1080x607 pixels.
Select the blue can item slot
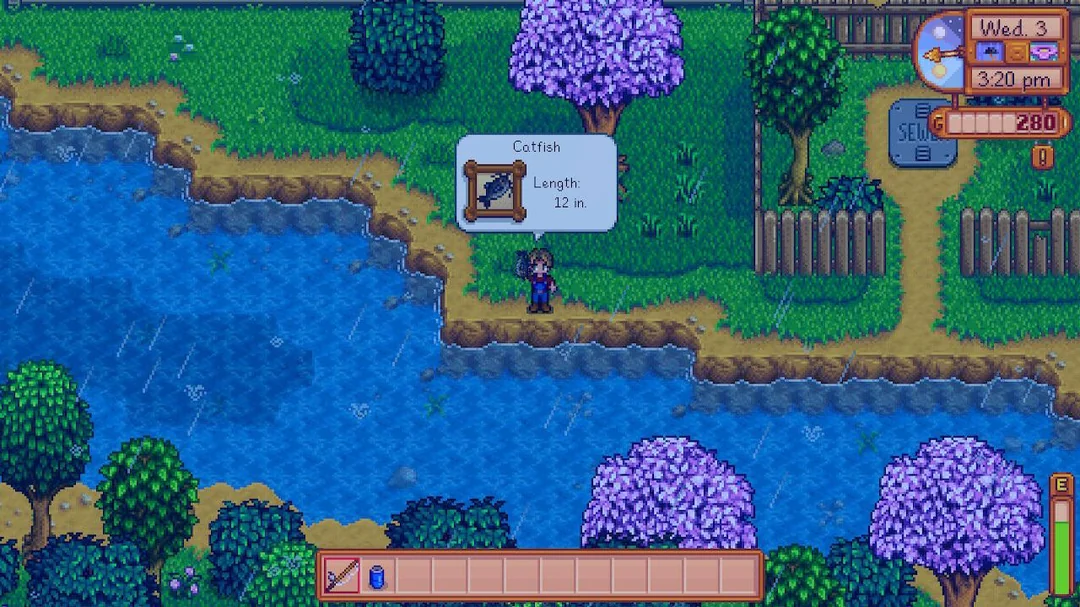[x=377, y=576]
